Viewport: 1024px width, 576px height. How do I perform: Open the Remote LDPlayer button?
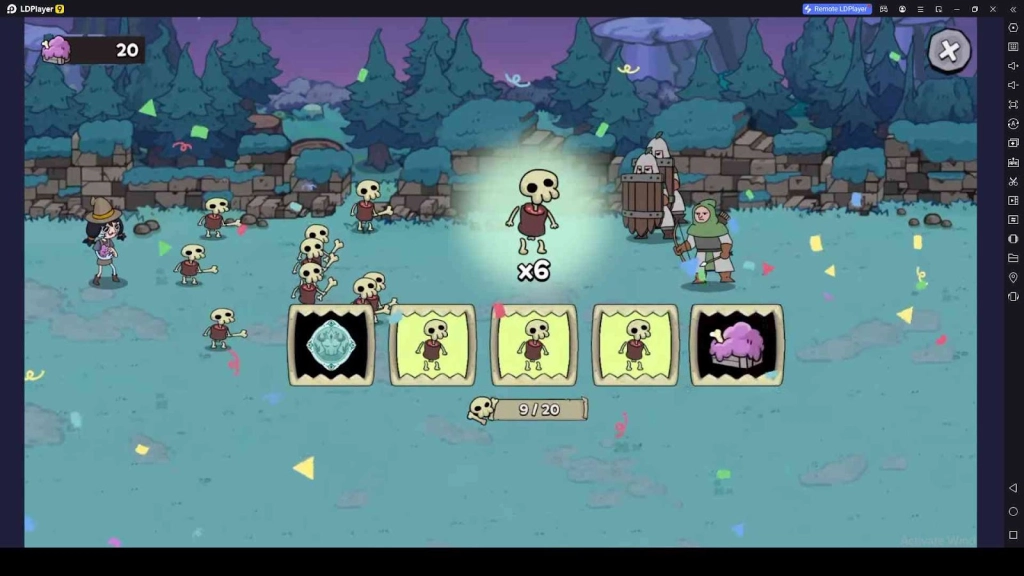point(837,9)
